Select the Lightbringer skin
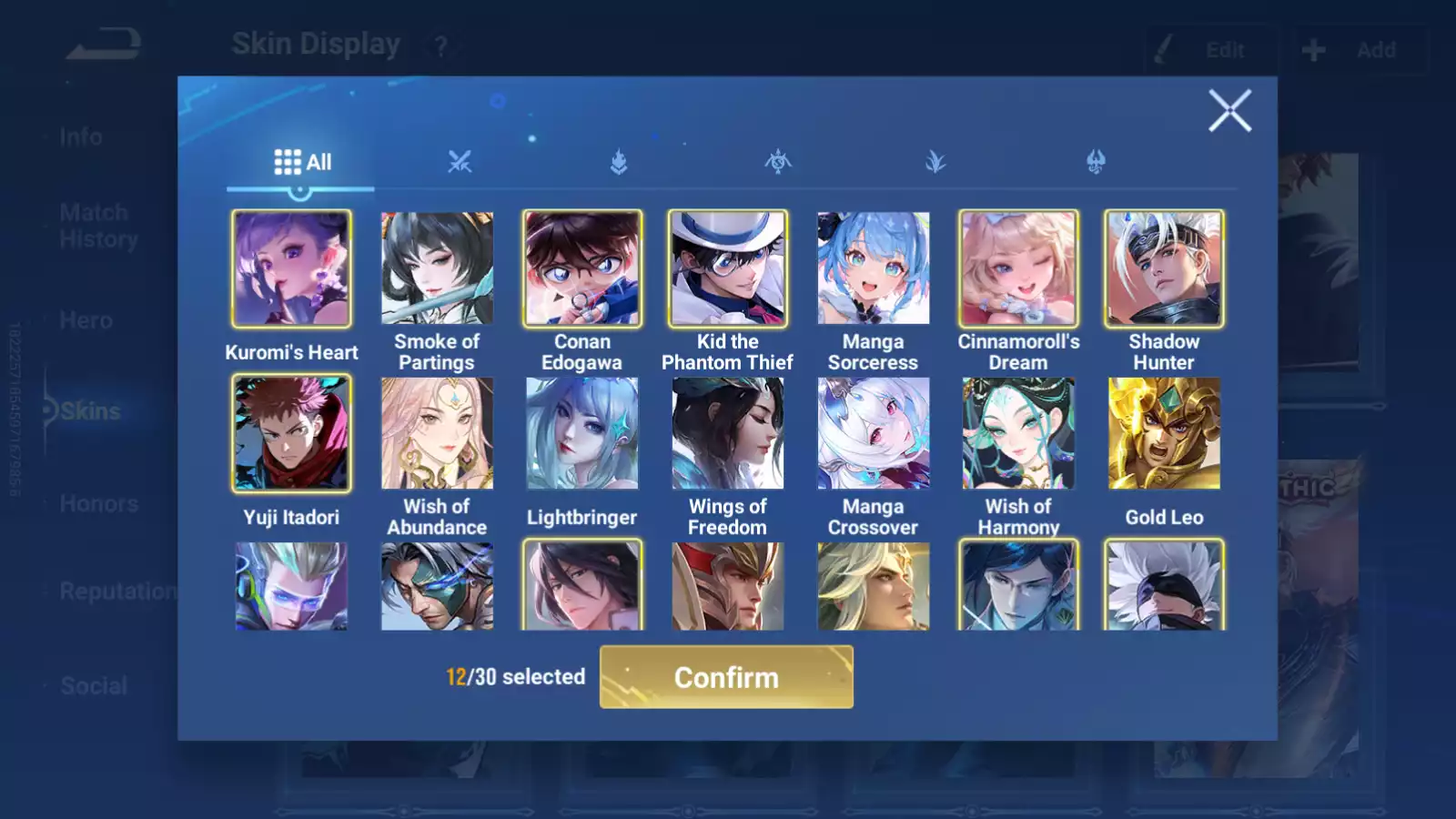Image resolution: width=1456 pixels, height=819 pixels. coord(582,434)
